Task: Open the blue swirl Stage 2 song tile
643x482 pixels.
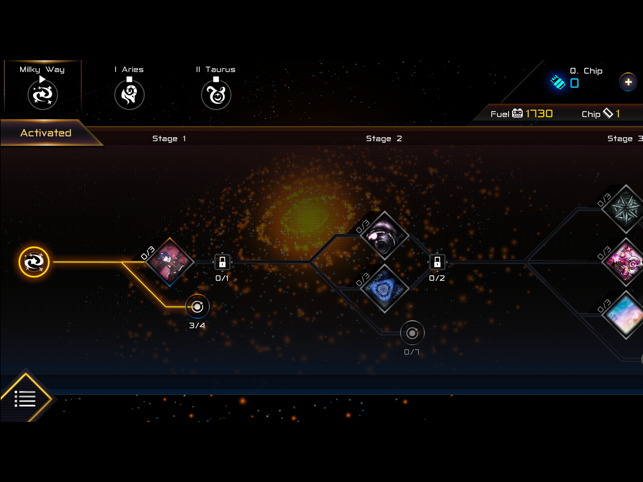Action: pos(383,290)
